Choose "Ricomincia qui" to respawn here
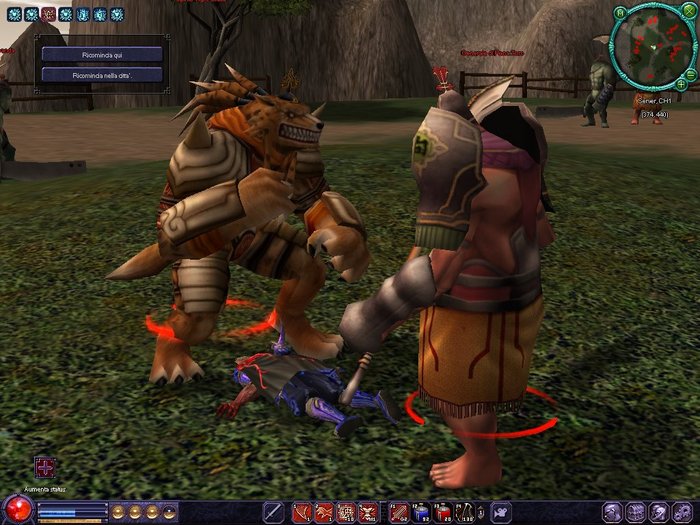Image resolution: width=700 pixels, height=525 pixels. [103, 54]
